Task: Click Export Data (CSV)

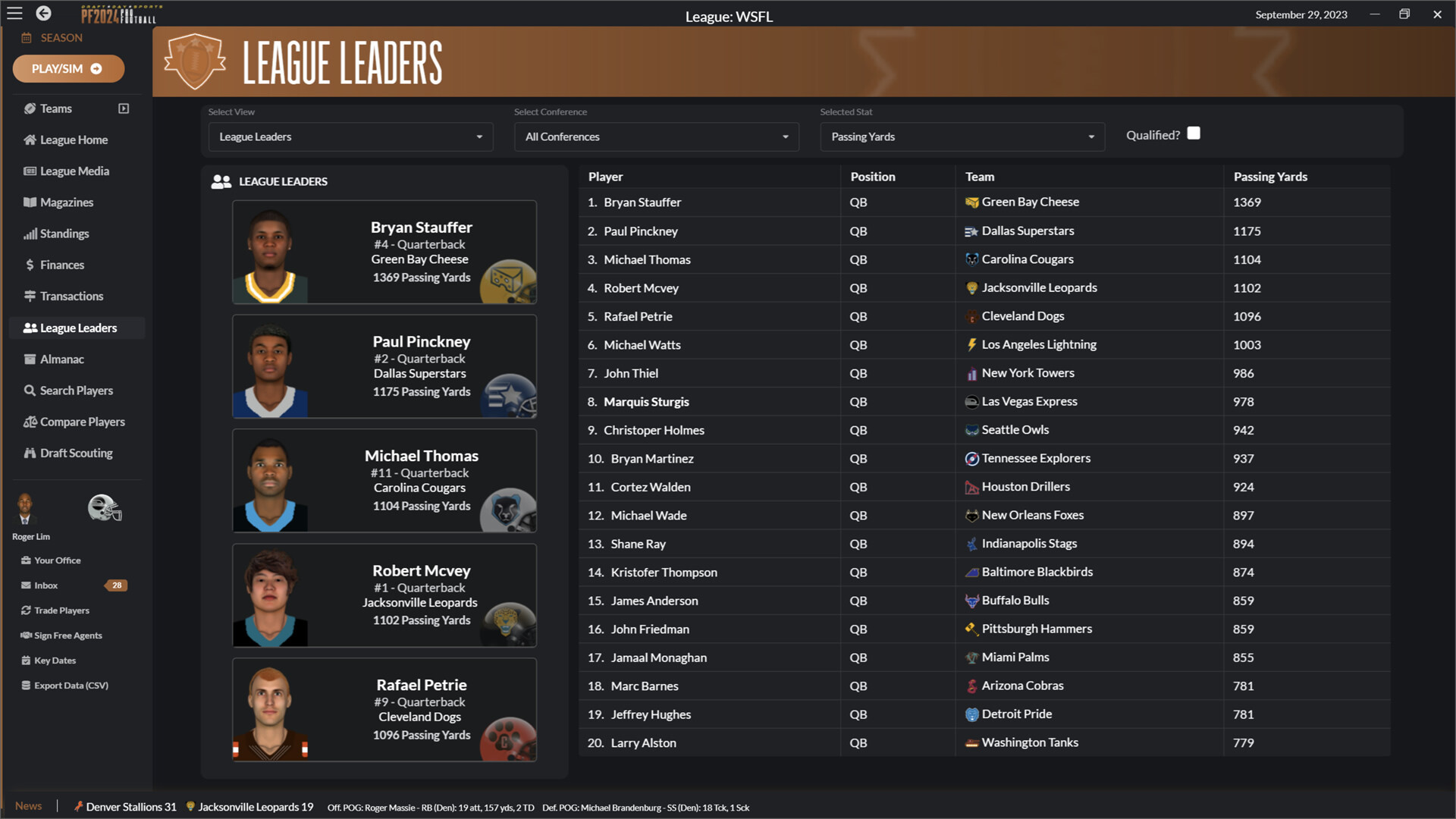Action: point(71,685)
